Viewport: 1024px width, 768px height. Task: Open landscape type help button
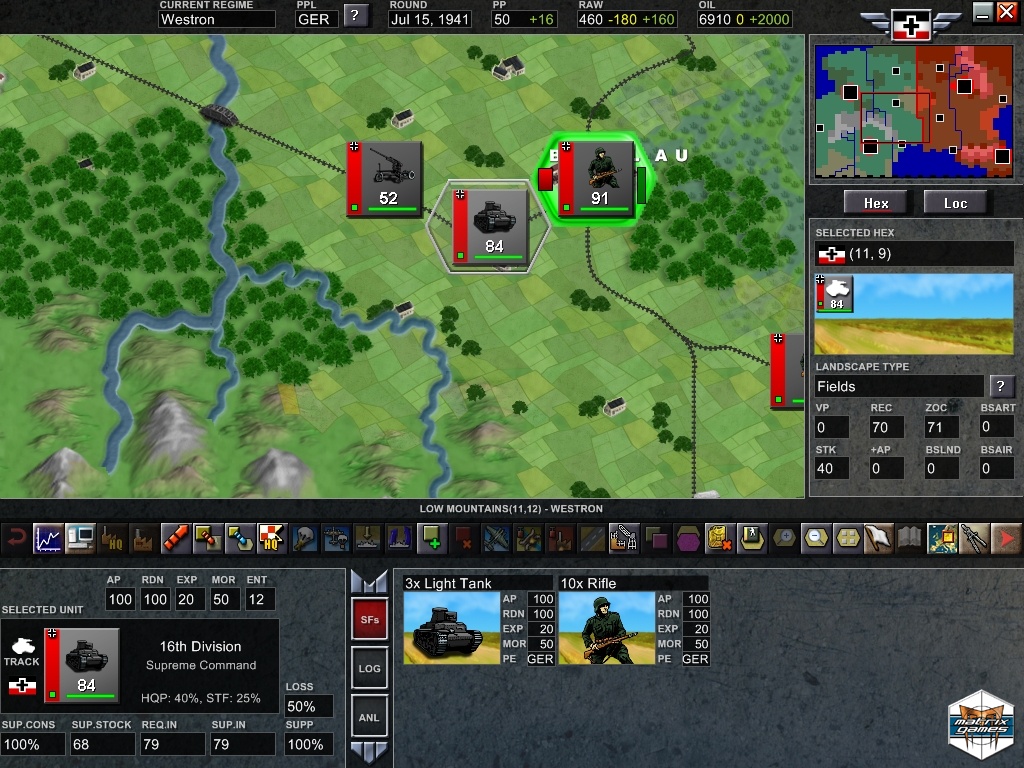(999, 386)
